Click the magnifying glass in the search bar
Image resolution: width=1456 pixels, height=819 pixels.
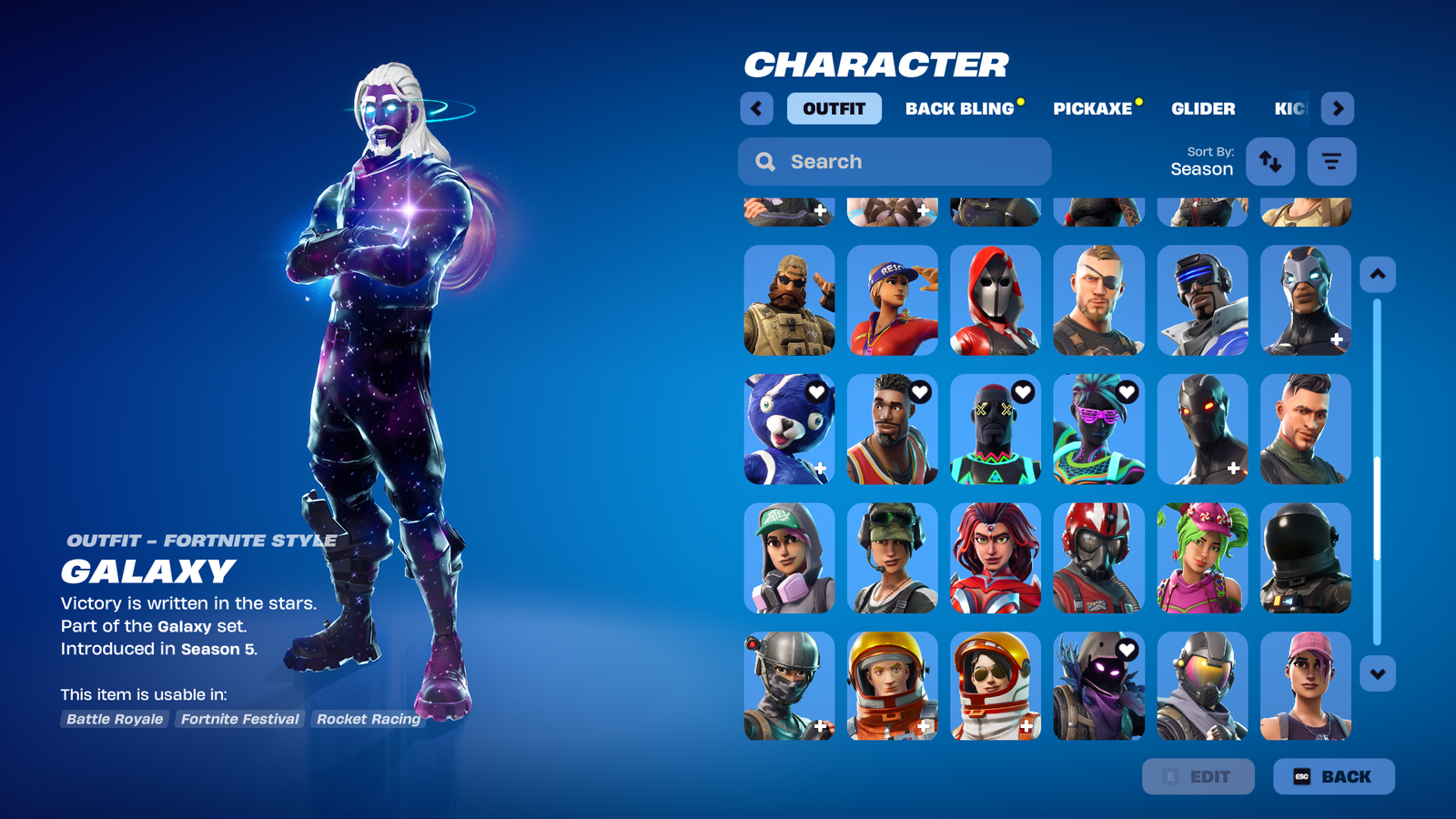(x=765, y=161)
